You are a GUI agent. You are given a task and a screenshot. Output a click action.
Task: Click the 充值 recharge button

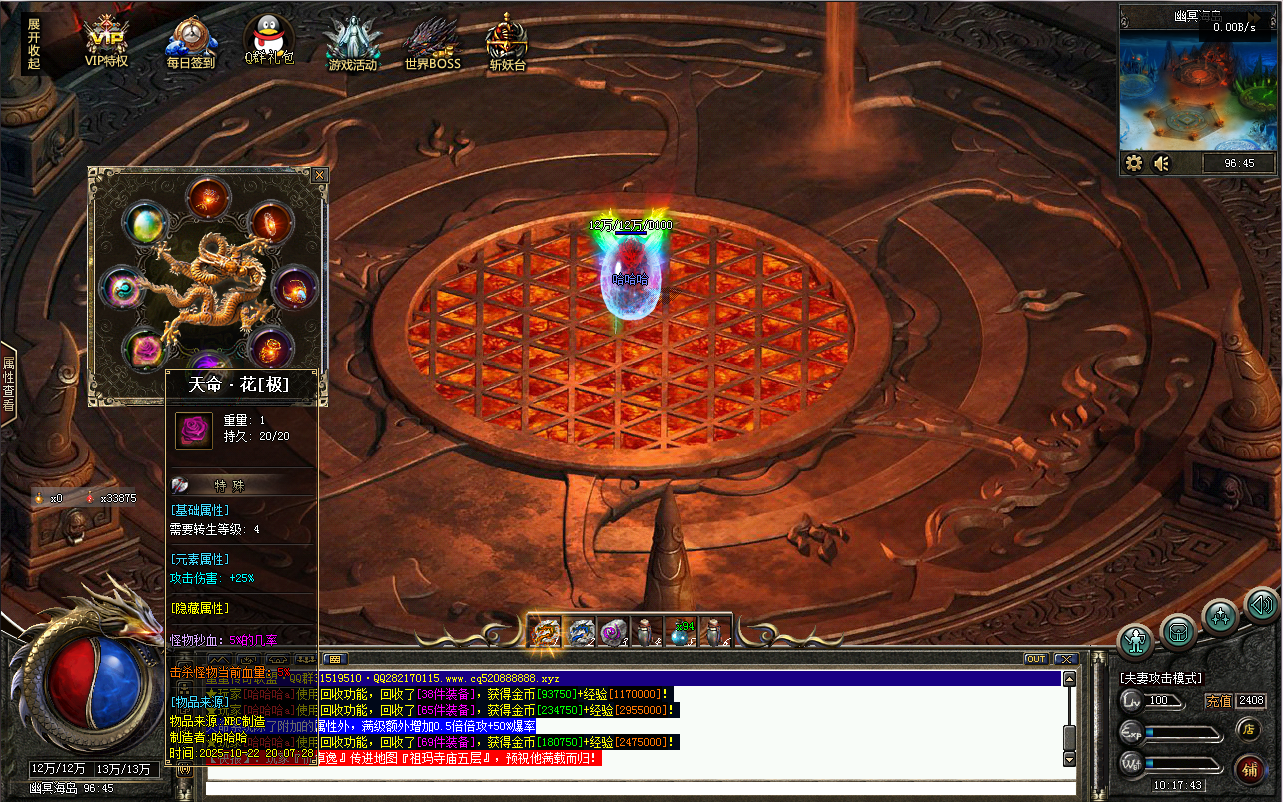(x=1218, y=701)
